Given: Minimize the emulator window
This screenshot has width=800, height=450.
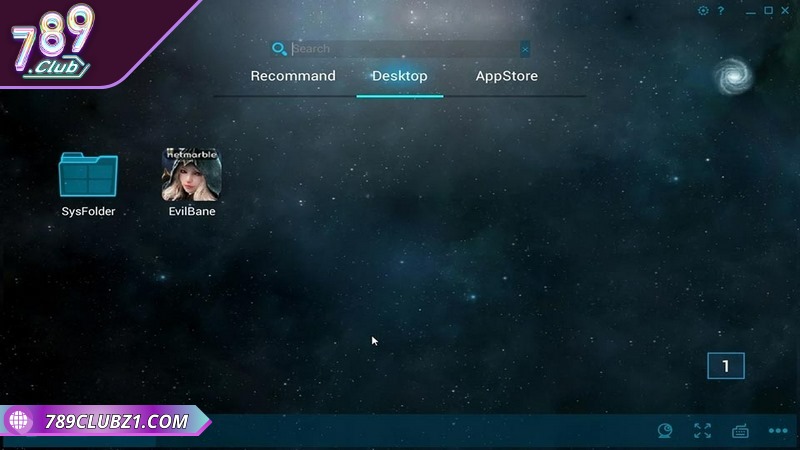Looking at the screenshot, I should (x=749, y=11).
